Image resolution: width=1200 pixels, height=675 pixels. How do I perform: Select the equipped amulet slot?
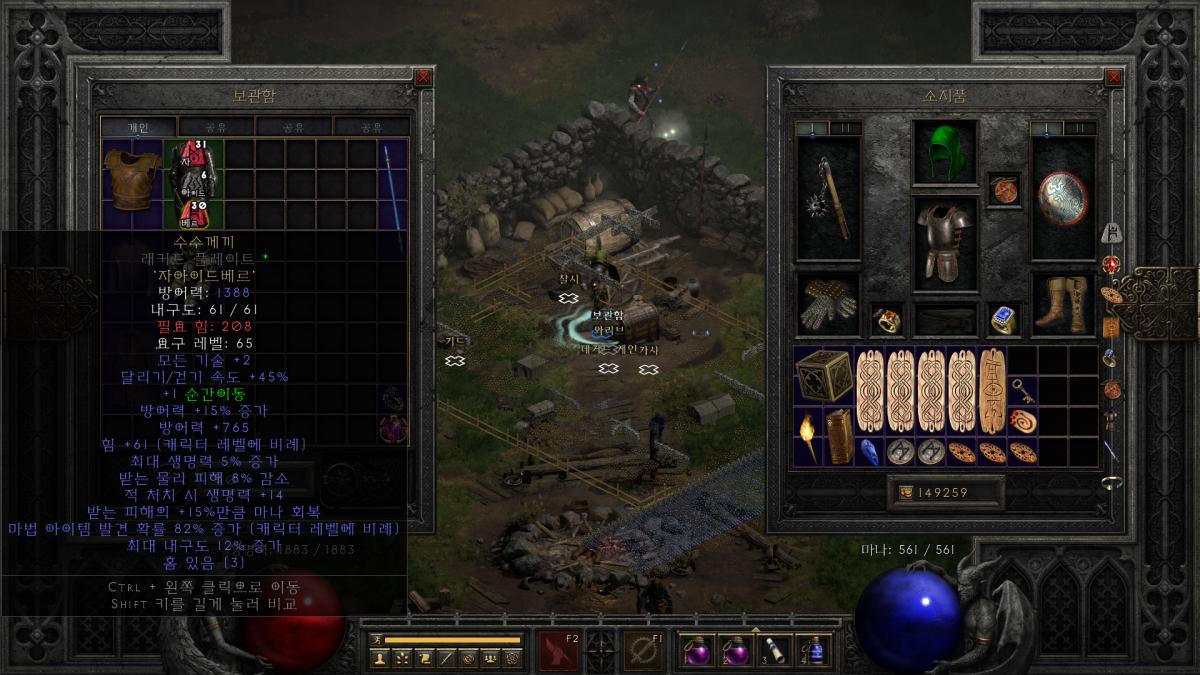pyautogui.click(x=1003, y=189)
